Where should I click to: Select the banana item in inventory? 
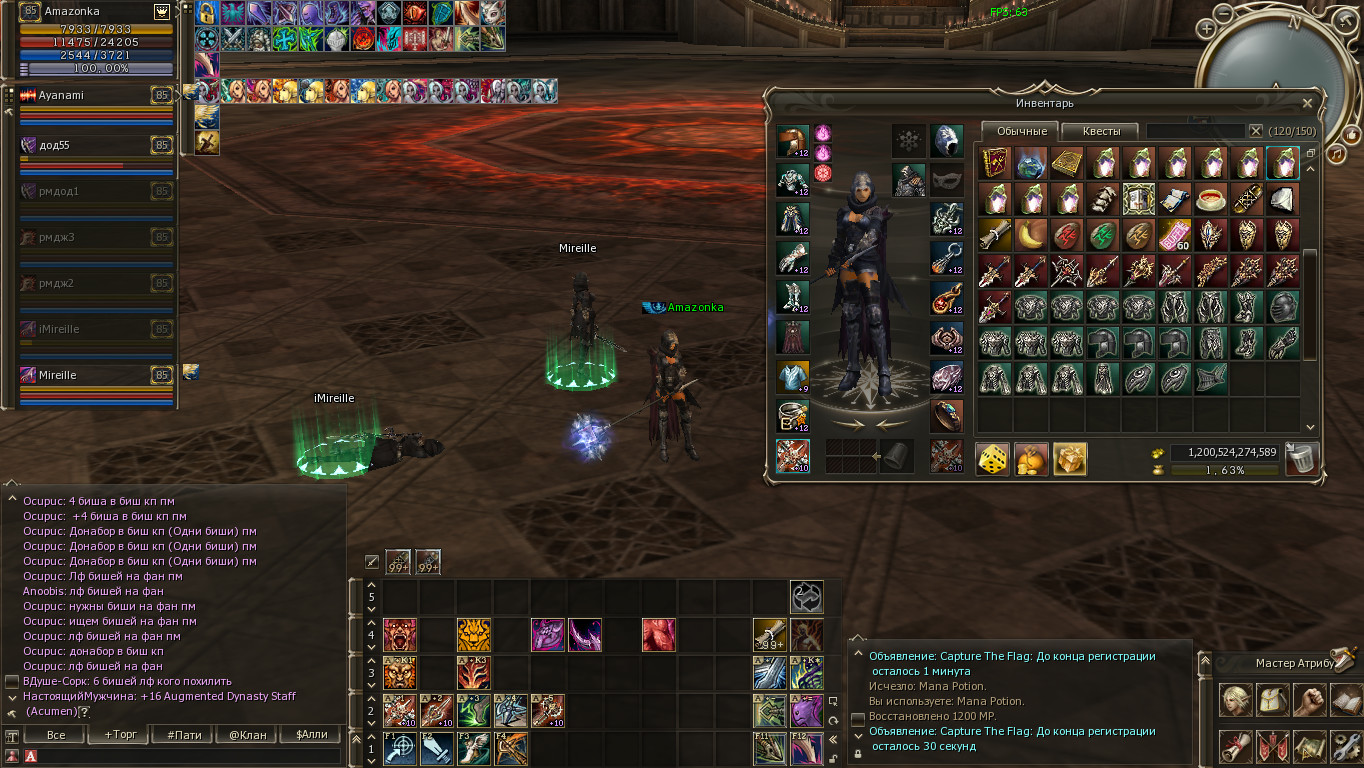click(x=1030, y=235)
